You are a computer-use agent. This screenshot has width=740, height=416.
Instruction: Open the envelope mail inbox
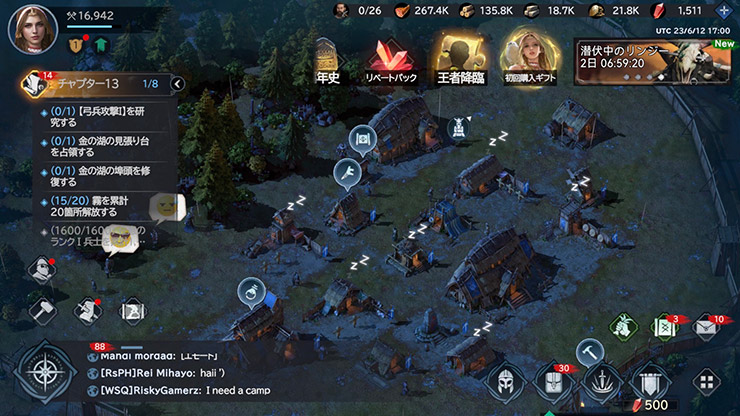tap(706, 328)
